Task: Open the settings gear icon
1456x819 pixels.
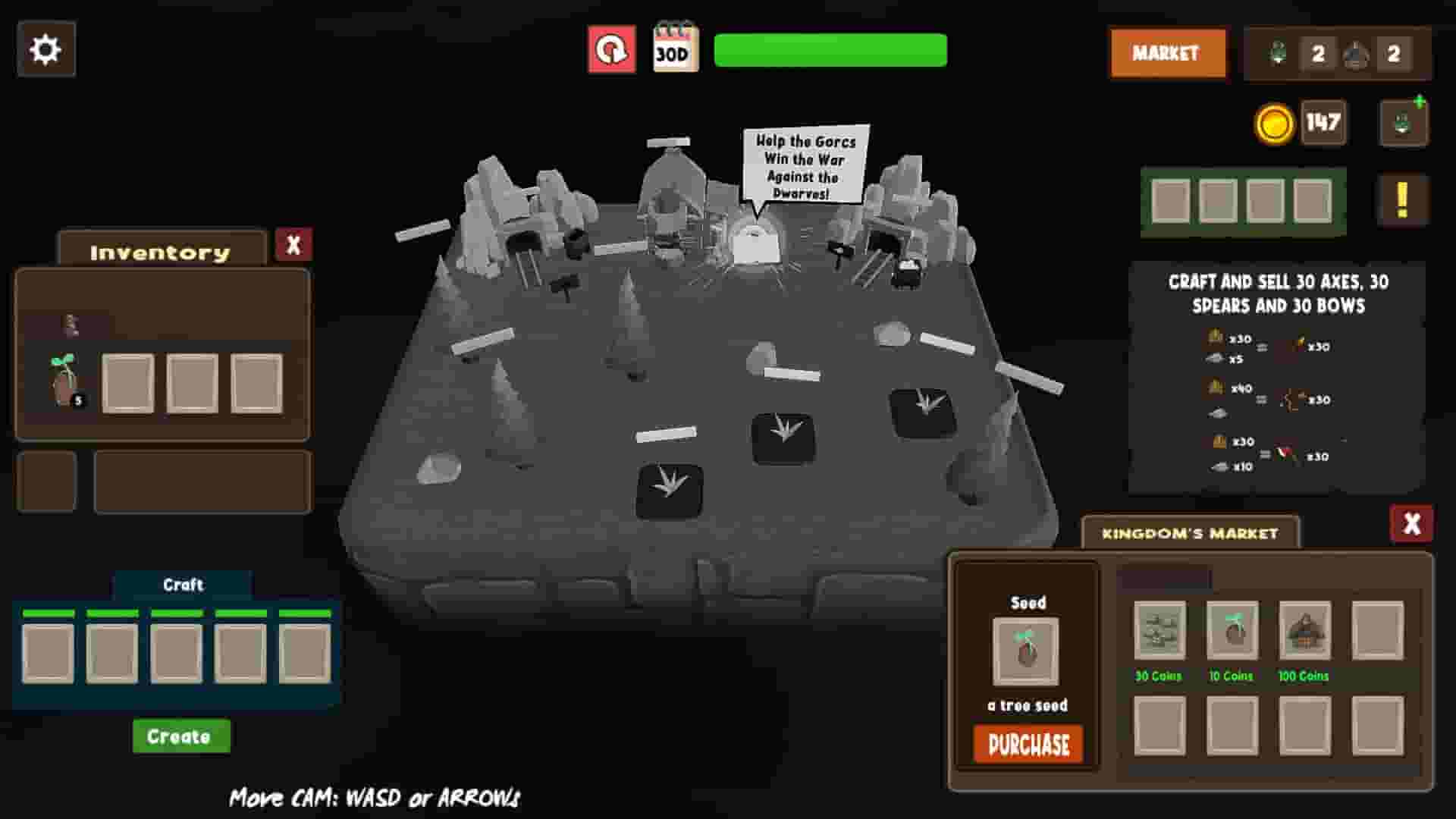Action: 47,49
